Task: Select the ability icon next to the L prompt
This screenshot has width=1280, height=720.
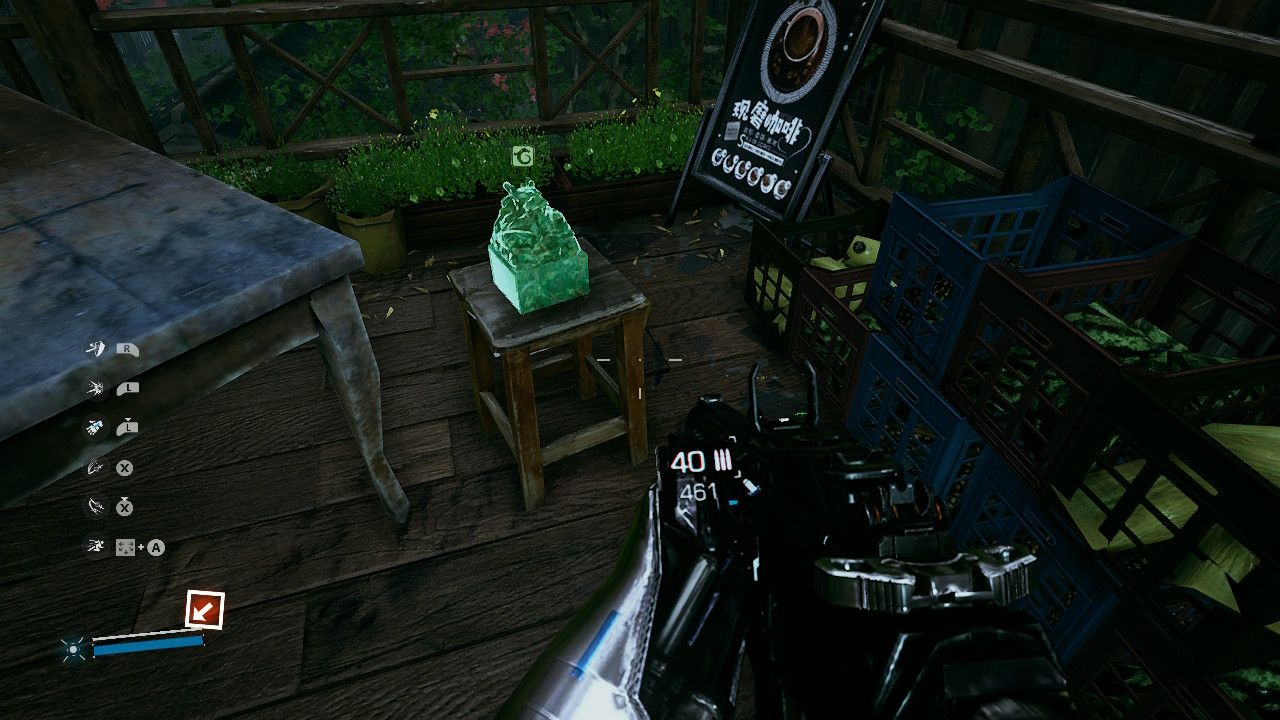Action: pos(95,387)
